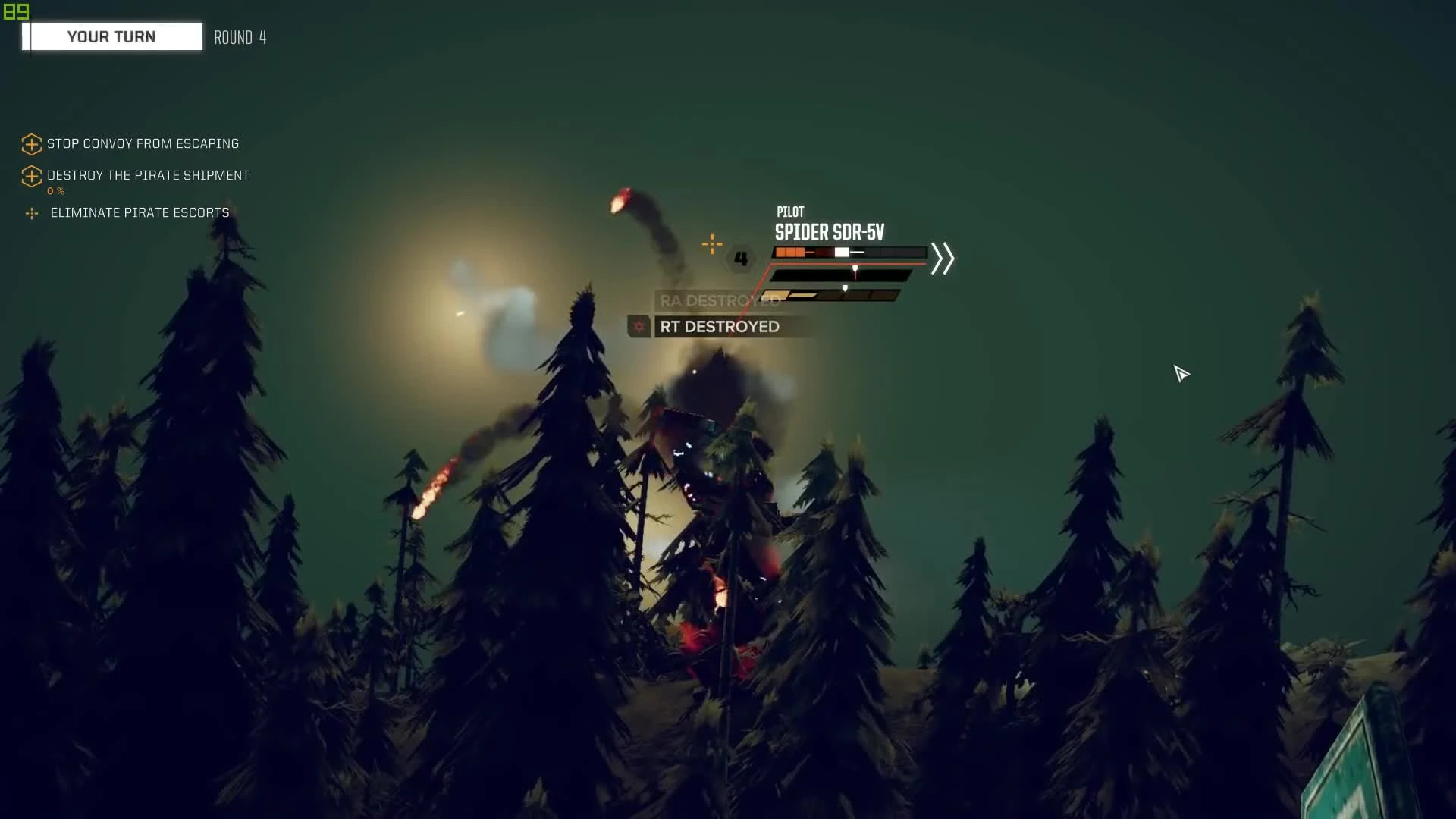Image resolution: width=1456 pixels, height=819 pixels.
Task: Select the Eliminate Pirate Escorts objective text
Action: (x=140, y=213)
